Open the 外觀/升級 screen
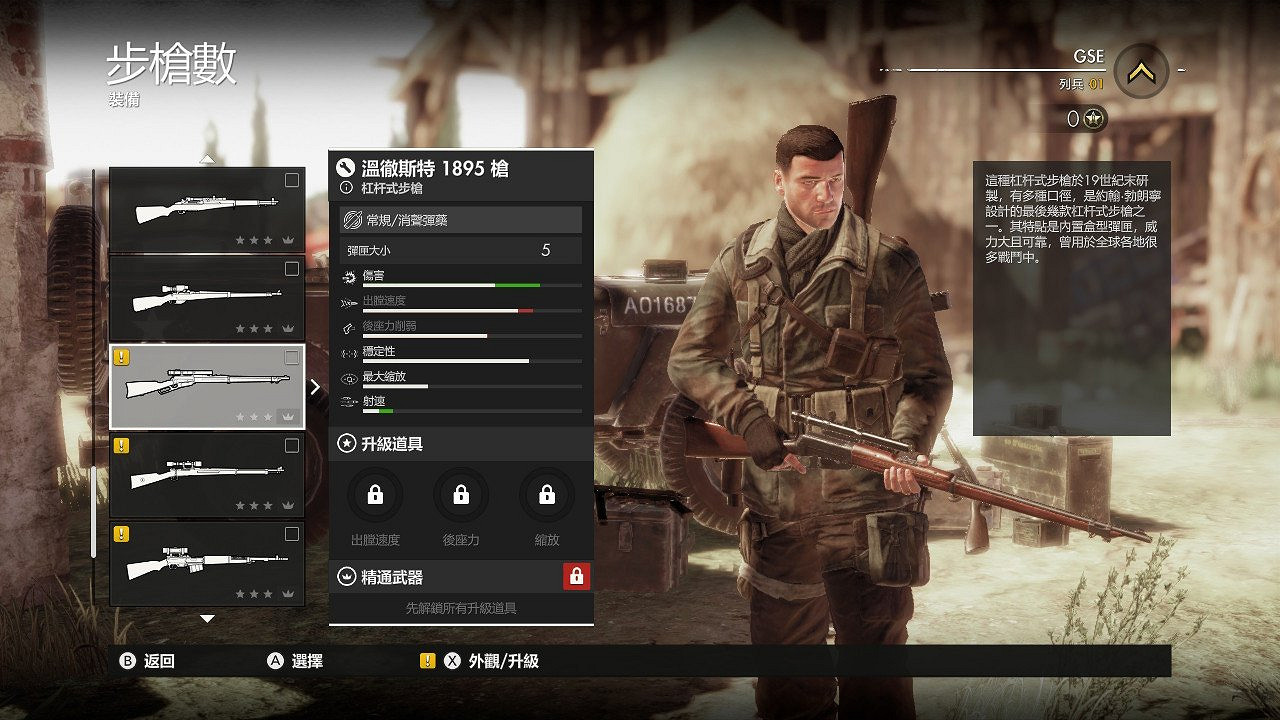The width and height of the screenshot is (1280, 720). [x=492, y=661]
